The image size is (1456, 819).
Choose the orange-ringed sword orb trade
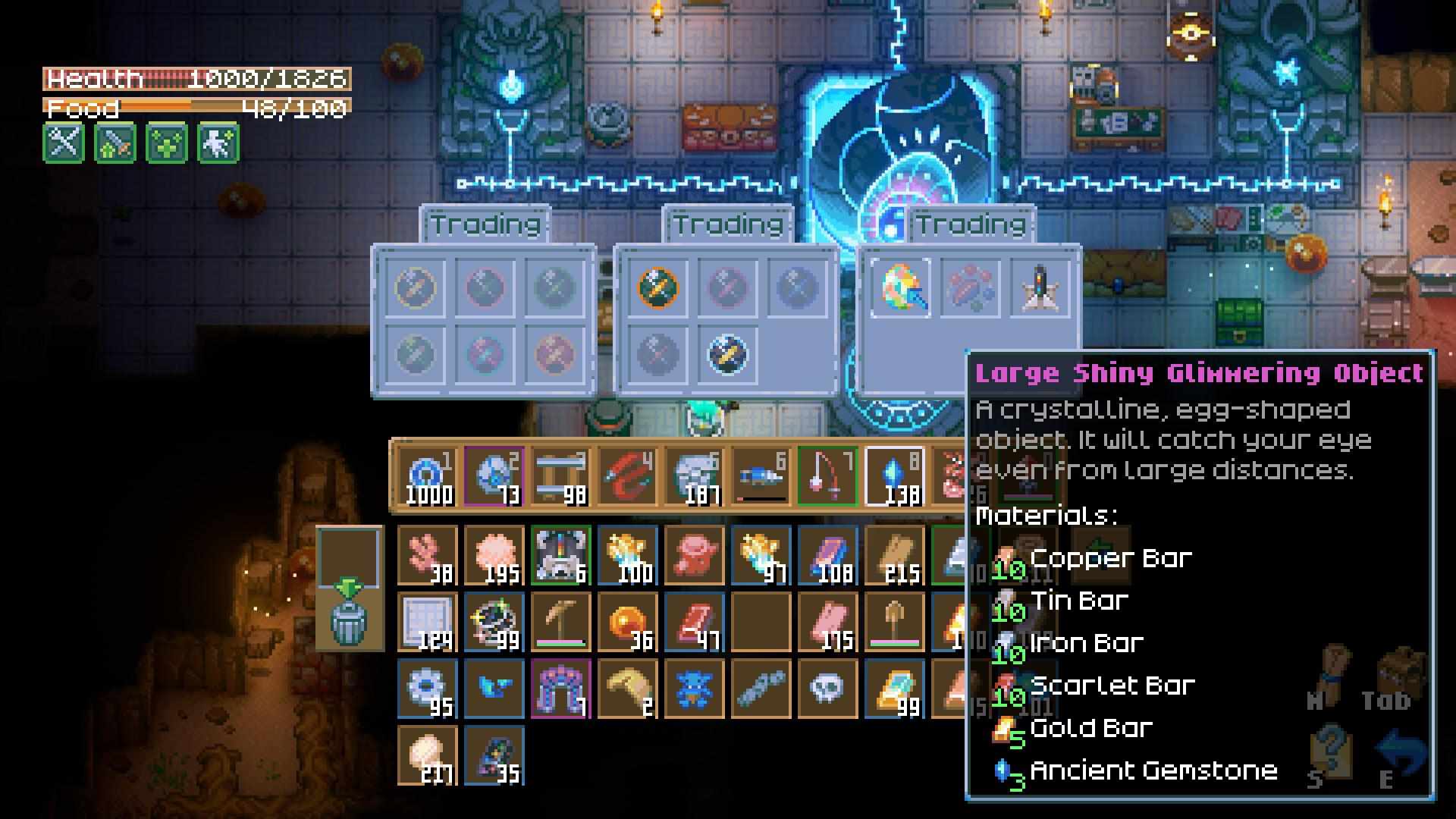click(x=657, y=287)
